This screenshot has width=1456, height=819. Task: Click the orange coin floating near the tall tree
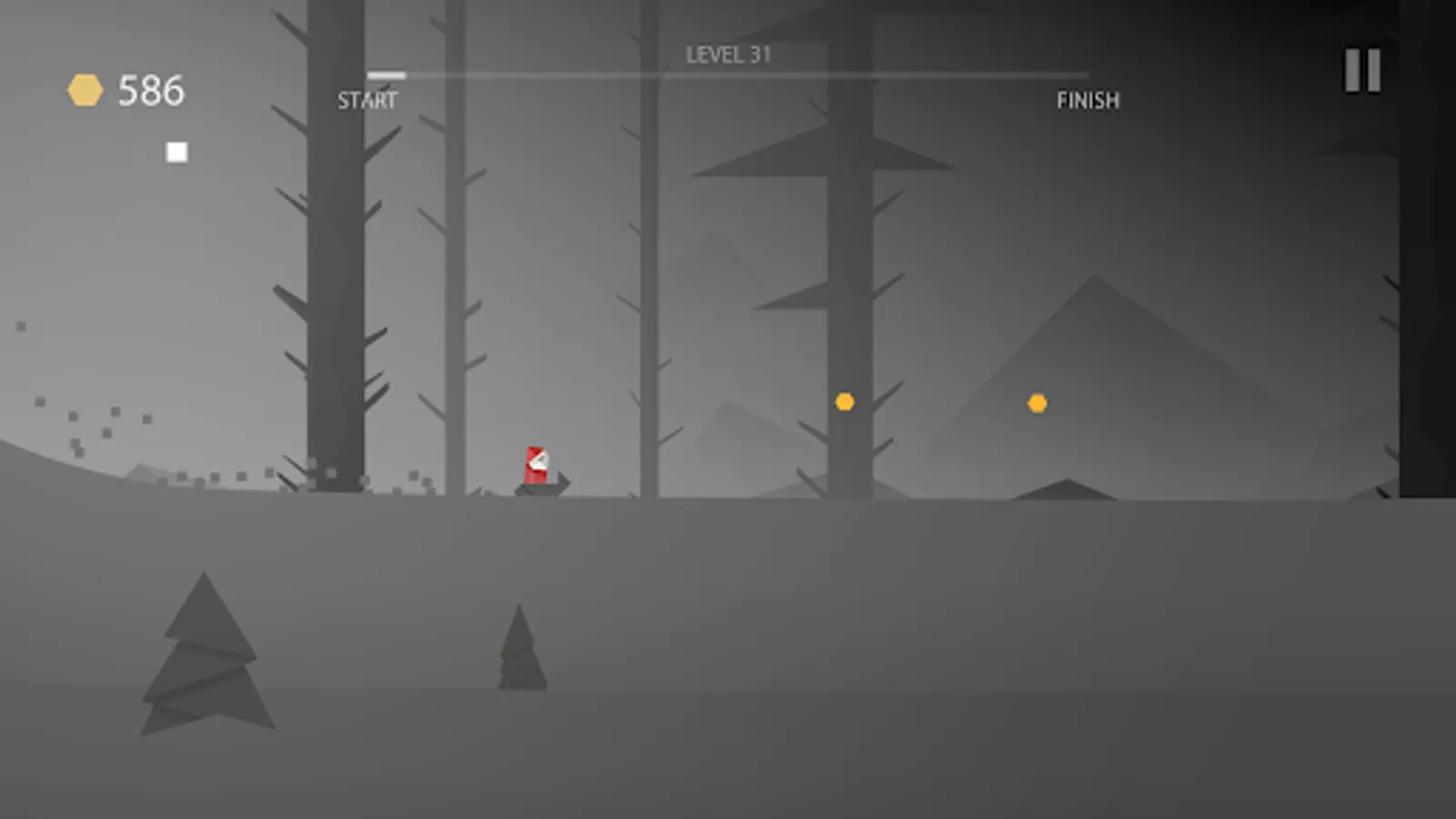pyautogui.click(x=844, y=400)
